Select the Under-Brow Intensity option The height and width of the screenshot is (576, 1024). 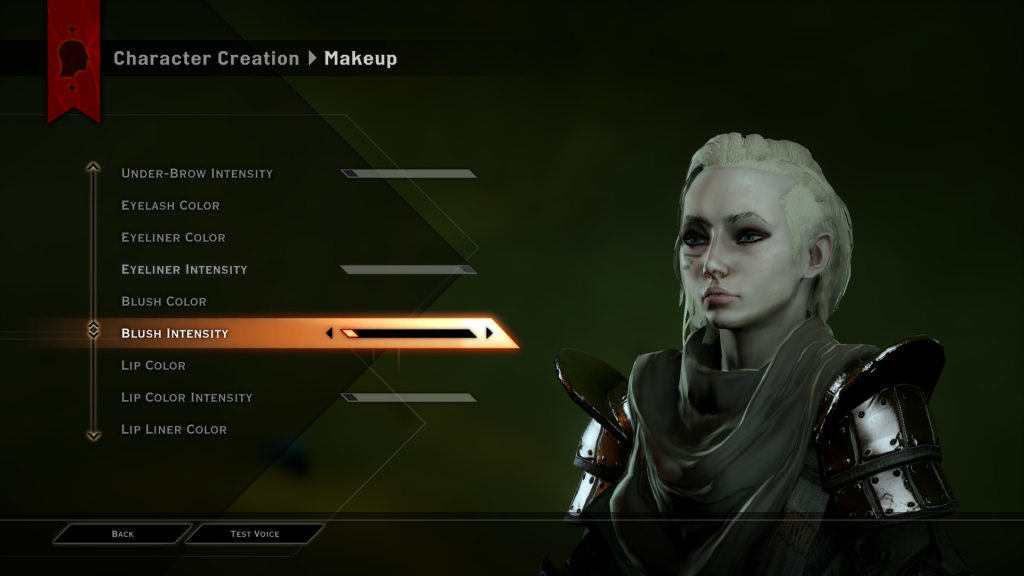click(x=197, y=173)
